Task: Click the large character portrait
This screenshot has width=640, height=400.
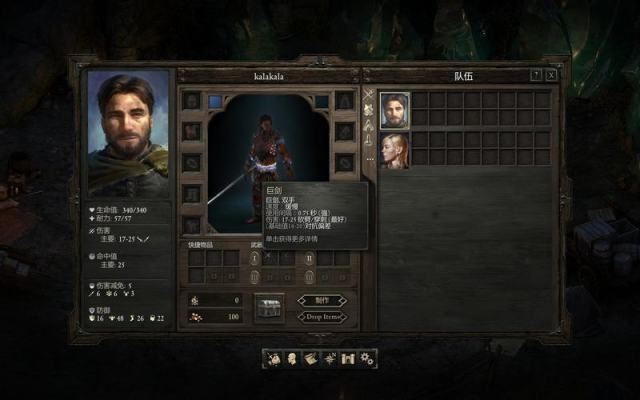Action: point(128,130)
